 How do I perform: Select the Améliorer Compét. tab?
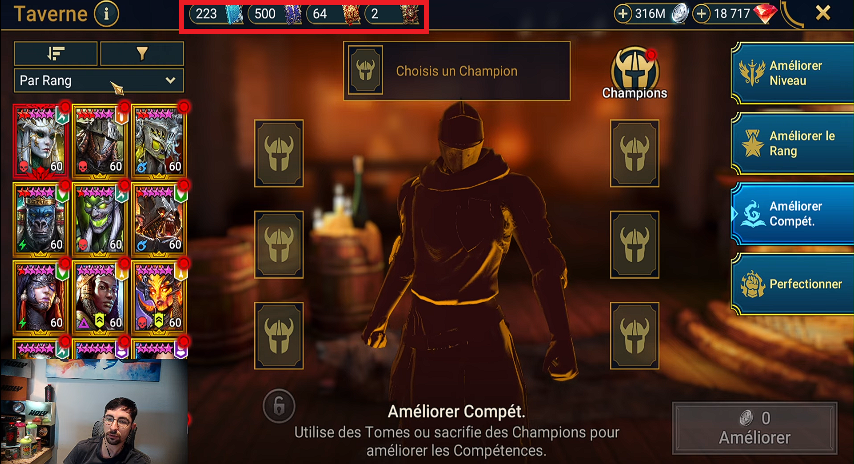coord(792,213)
